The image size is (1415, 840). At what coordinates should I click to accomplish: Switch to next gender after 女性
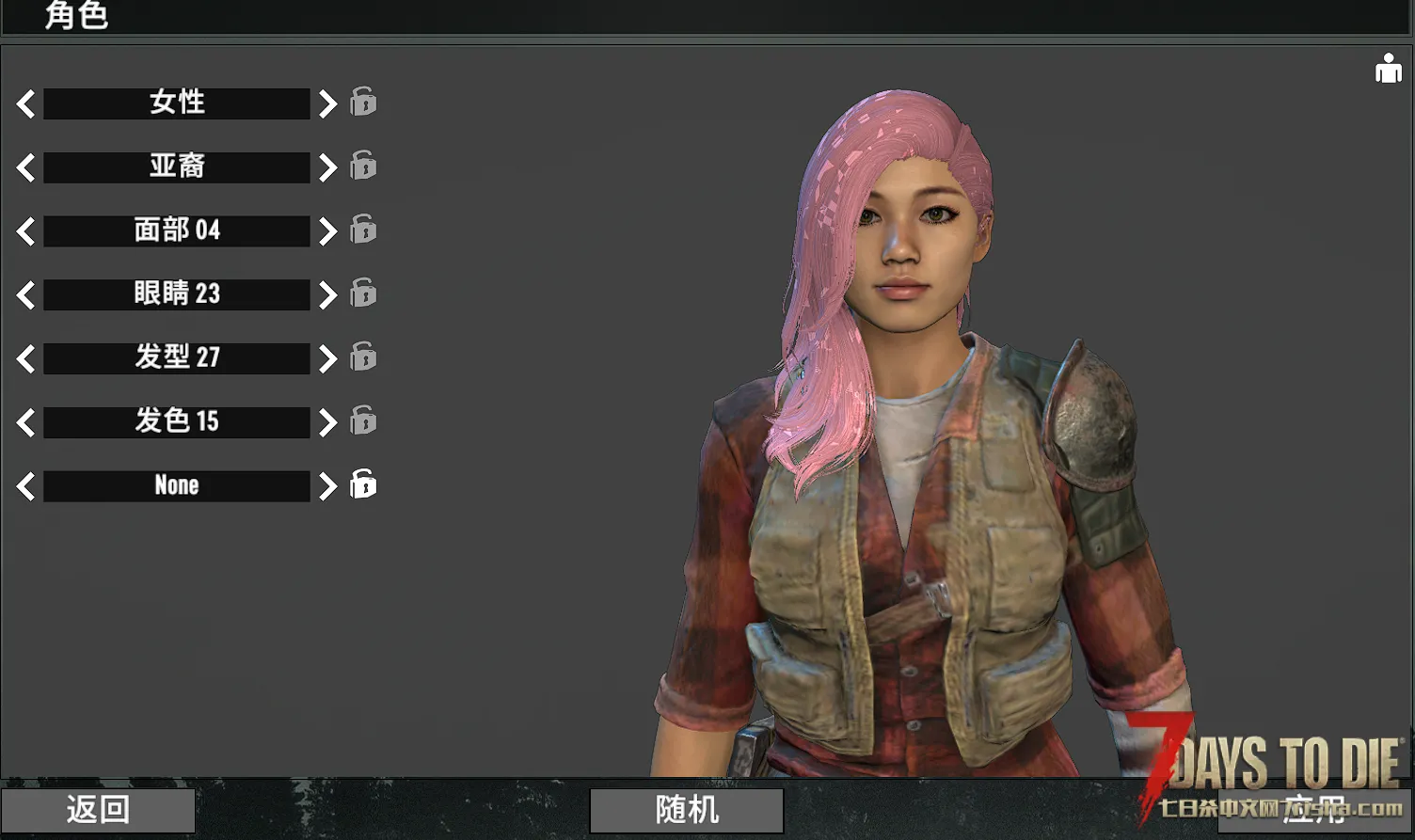pos(326,103)
